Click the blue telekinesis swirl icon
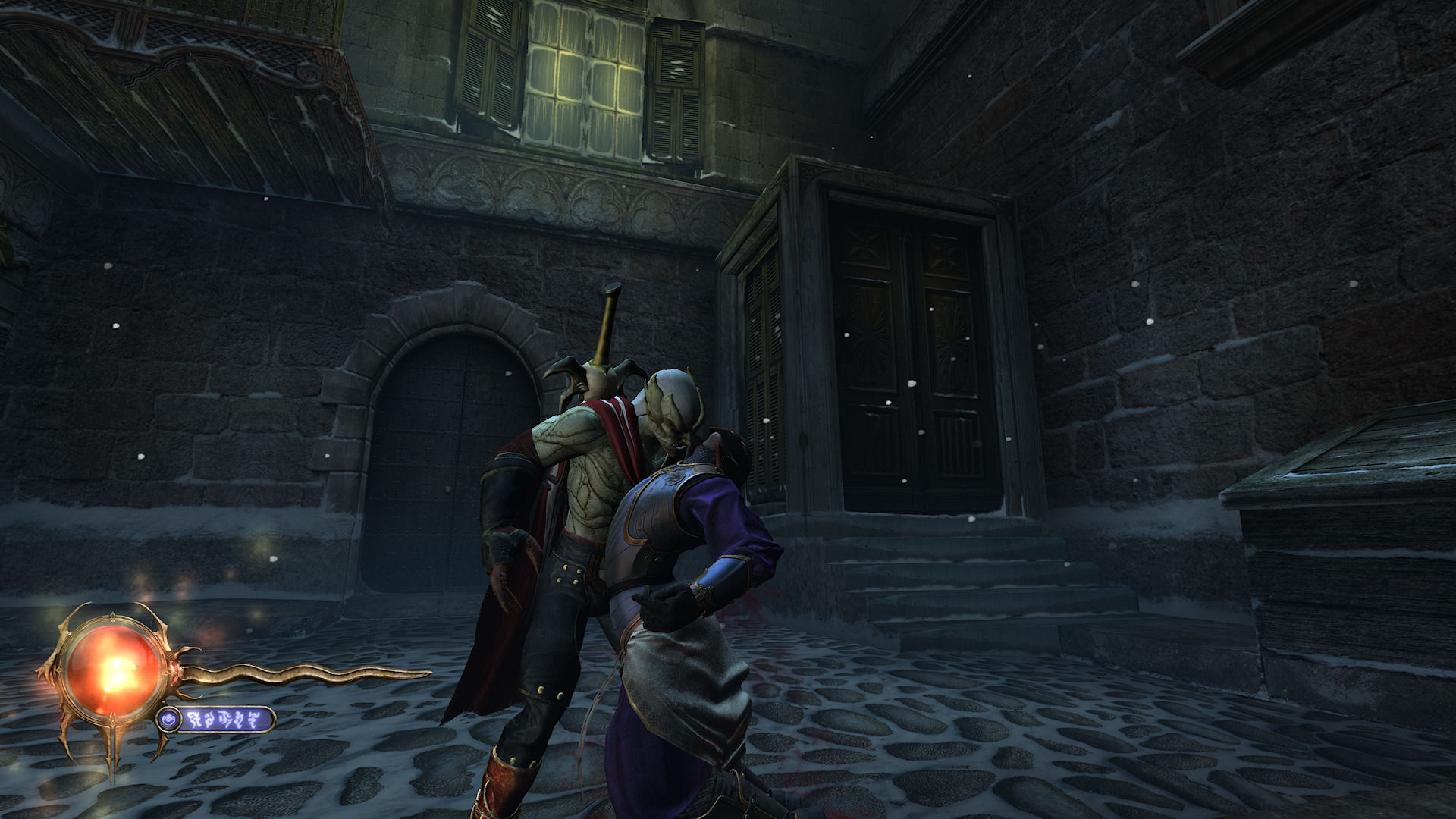1456x819 pixels. 171,719
